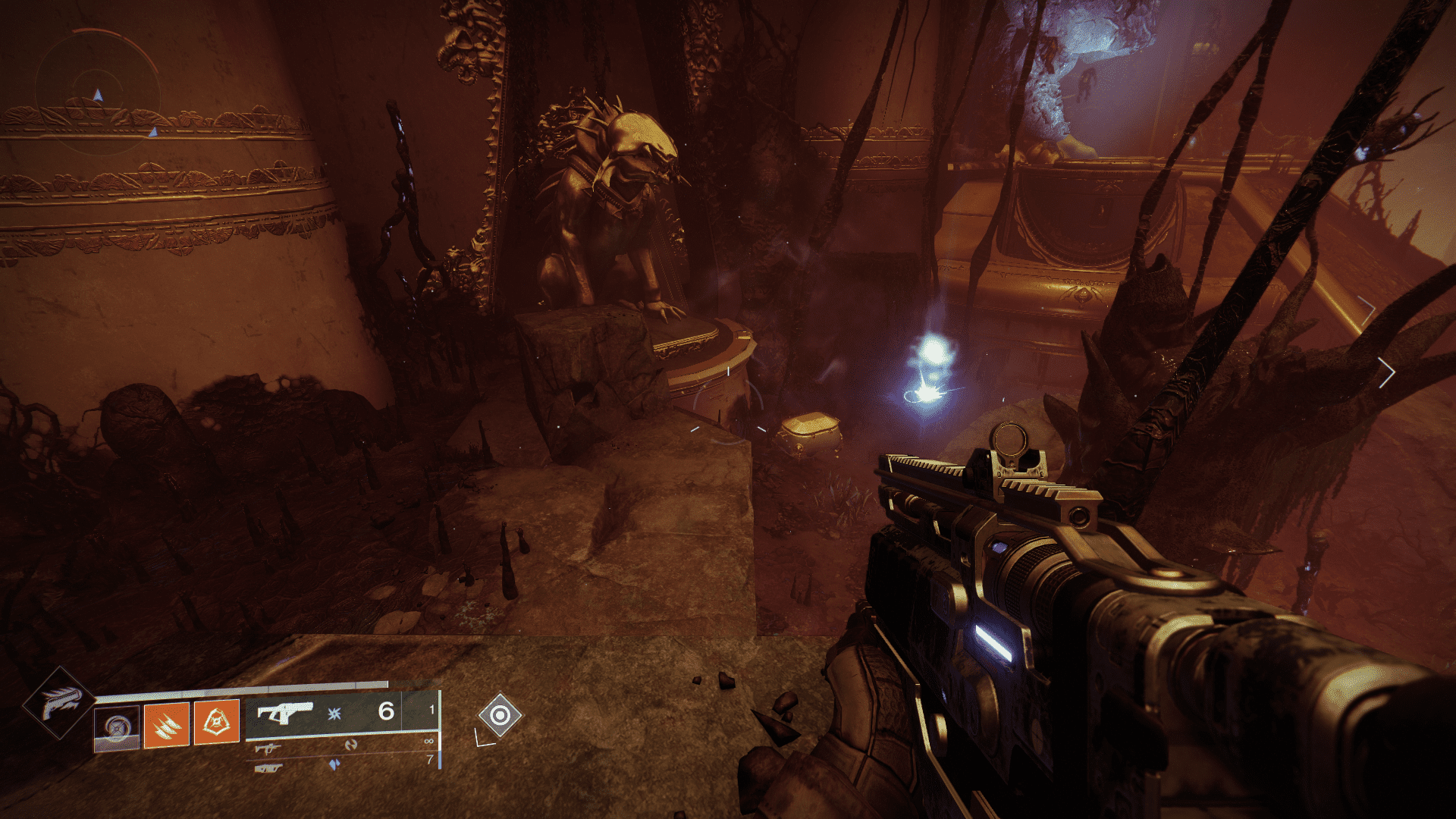
Task: Click the throwing knives melee ability icon
Action: 165,726
